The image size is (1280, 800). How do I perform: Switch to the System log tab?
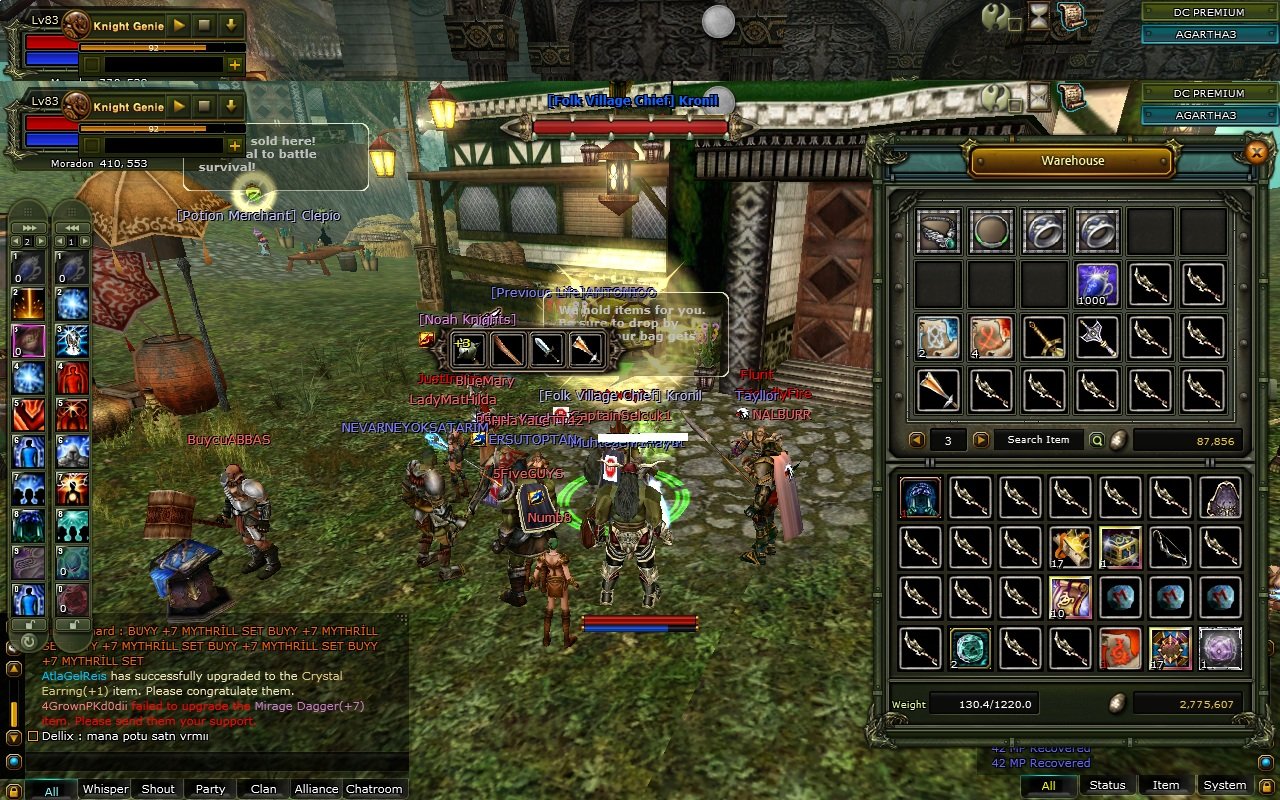(x=1224, y=785)
